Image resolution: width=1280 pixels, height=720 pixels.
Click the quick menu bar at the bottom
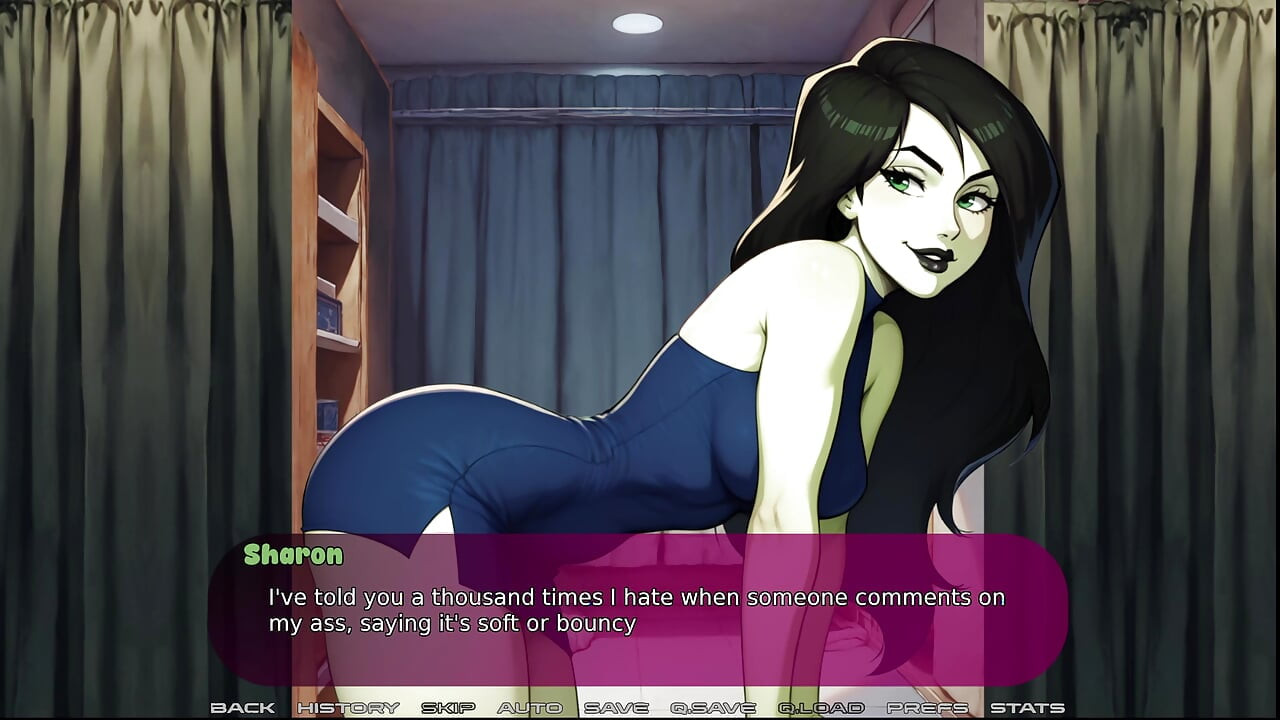[x=640, y=707]
